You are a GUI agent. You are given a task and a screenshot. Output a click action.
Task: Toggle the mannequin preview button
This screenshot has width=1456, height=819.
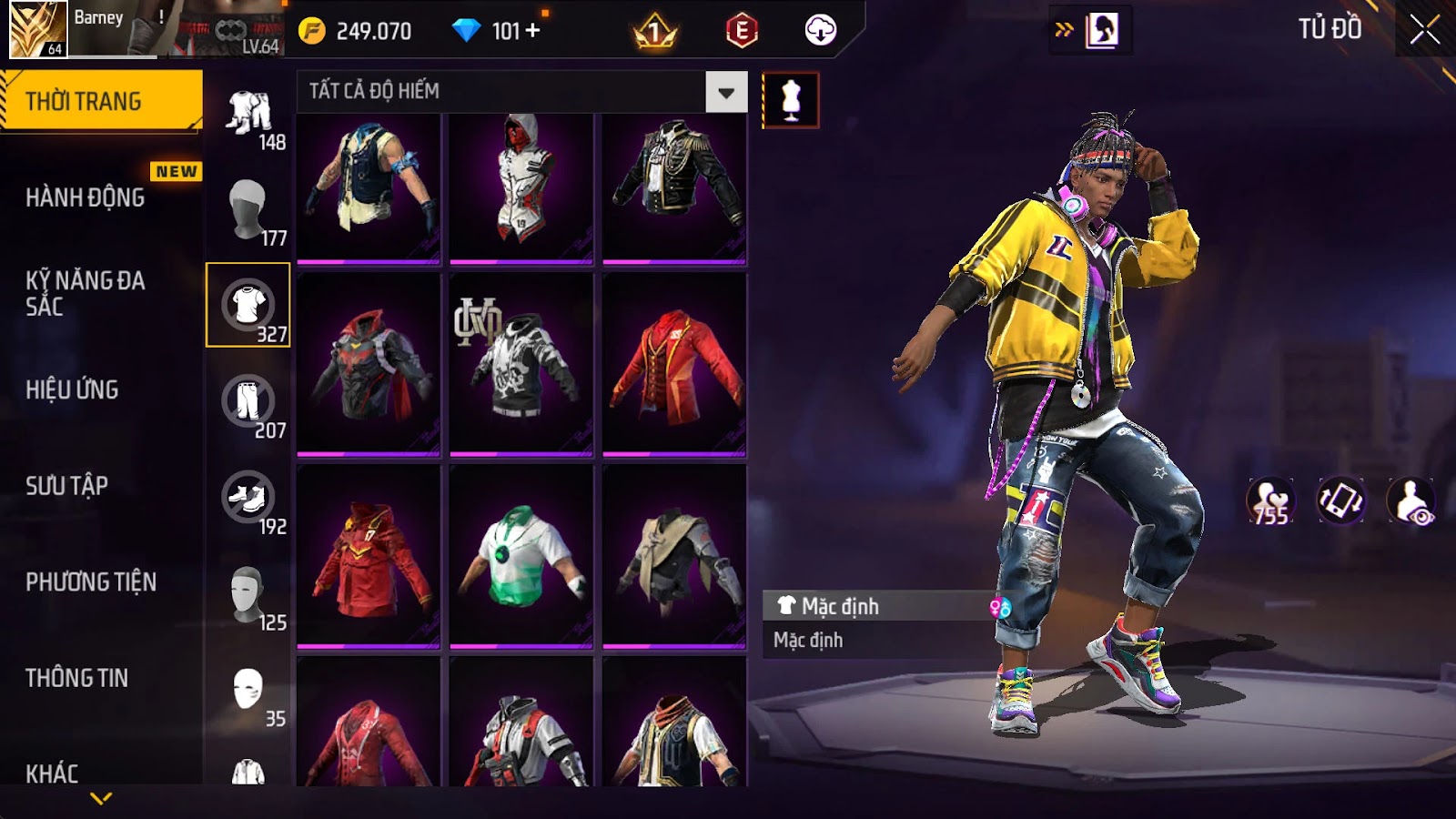[790, 100]
